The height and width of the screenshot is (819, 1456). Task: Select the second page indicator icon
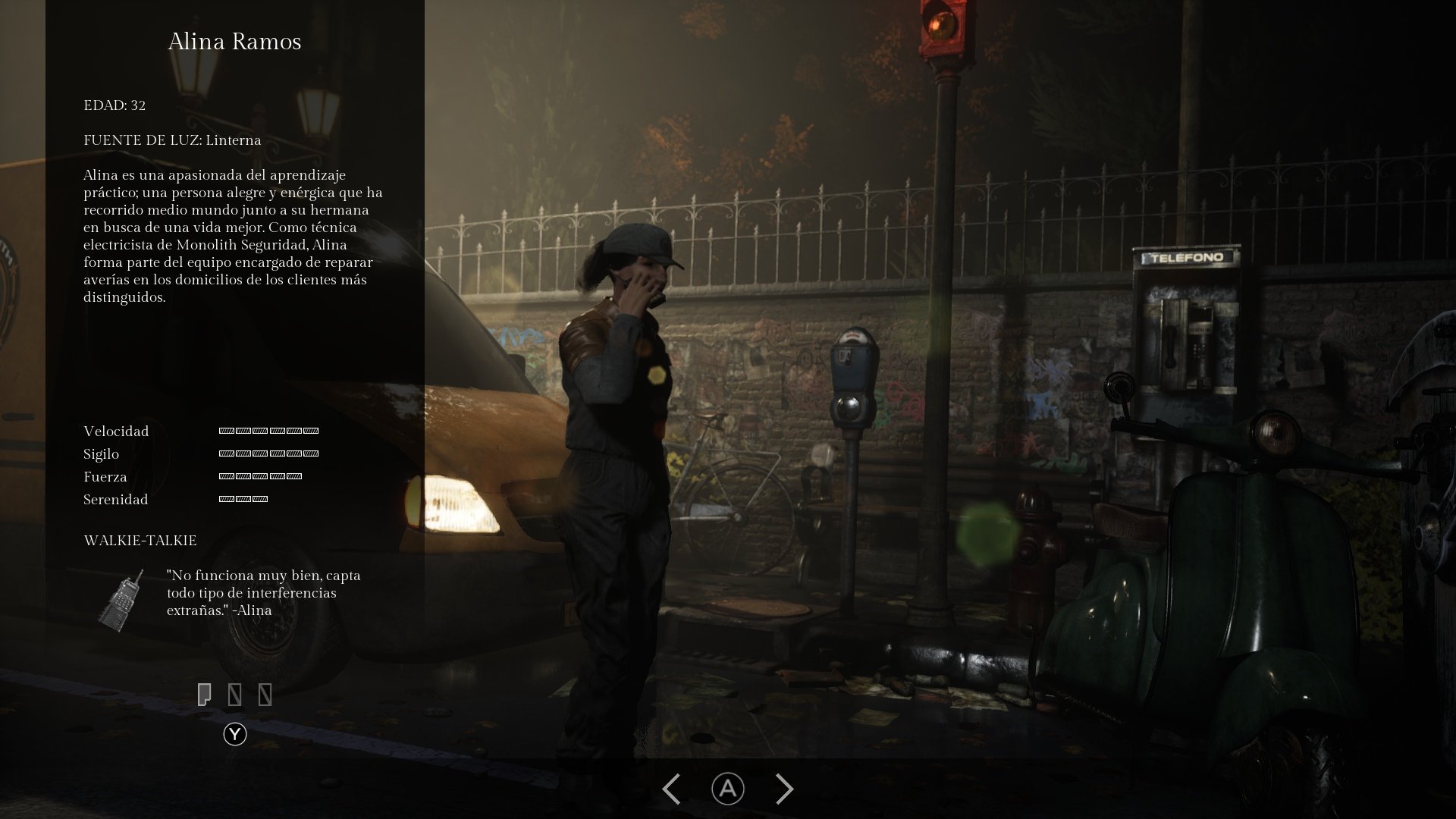click(x=235, y=694)
